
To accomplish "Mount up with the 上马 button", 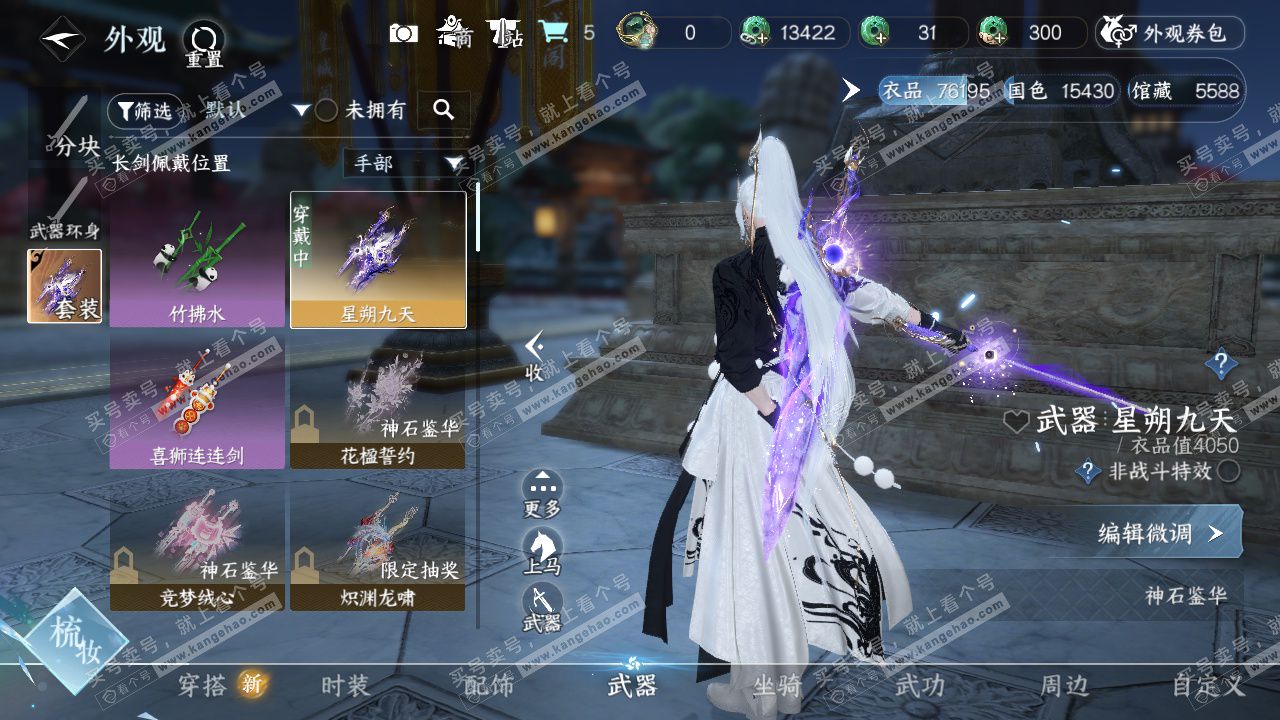I will coord(542,552).
